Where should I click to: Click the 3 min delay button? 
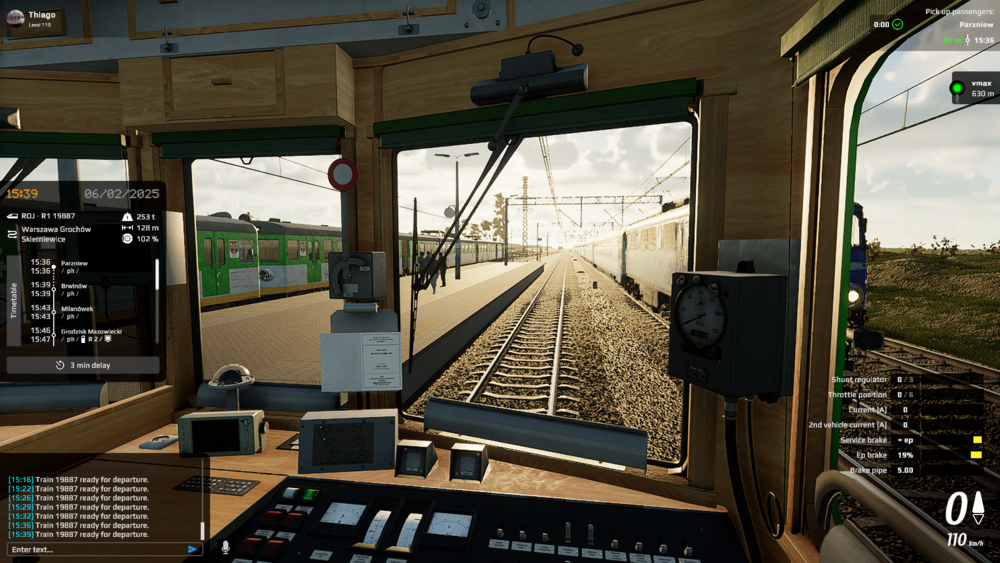coord(83,365)
